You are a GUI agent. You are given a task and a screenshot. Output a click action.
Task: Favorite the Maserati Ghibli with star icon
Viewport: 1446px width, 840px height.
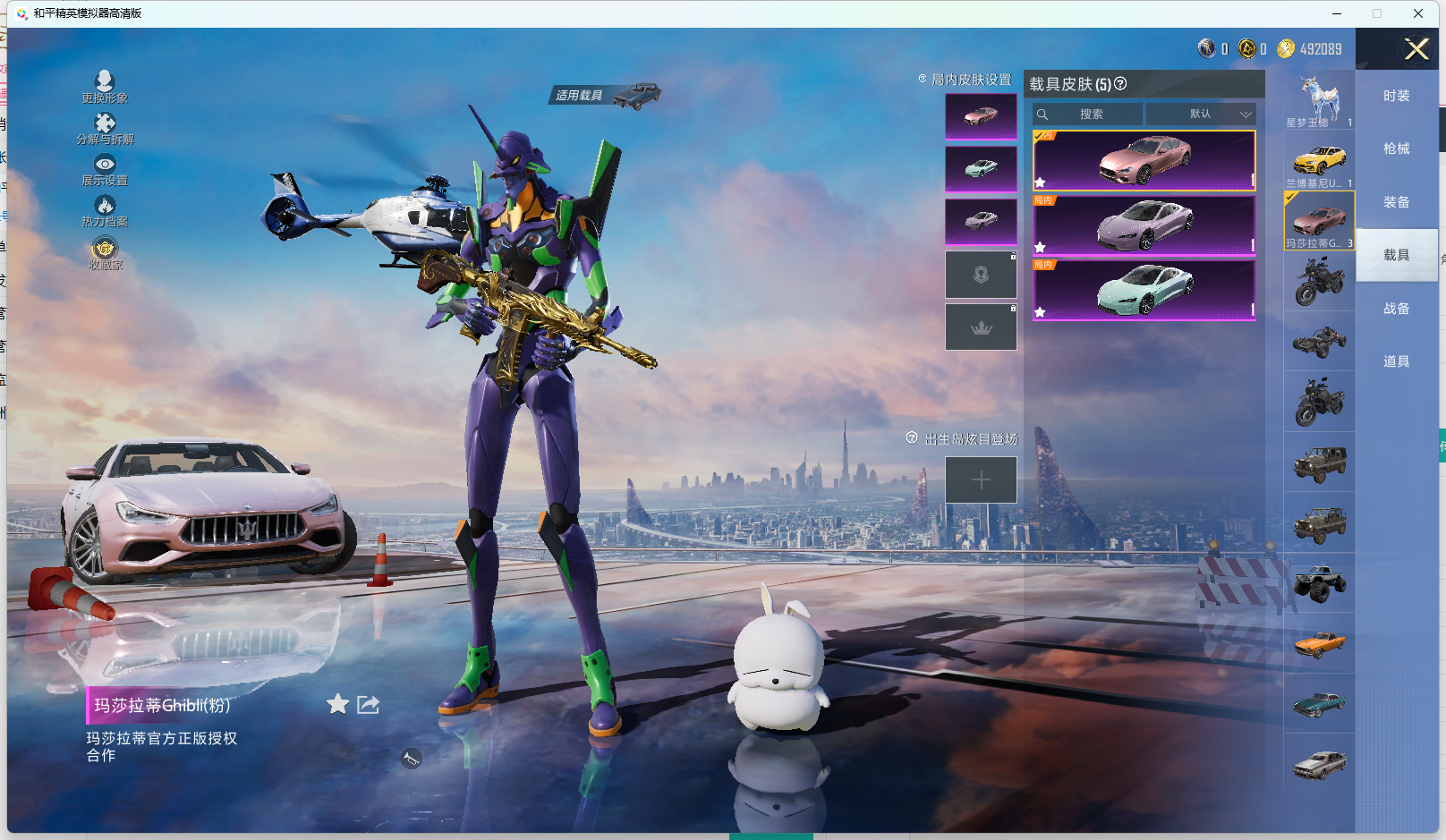(337, 705)
